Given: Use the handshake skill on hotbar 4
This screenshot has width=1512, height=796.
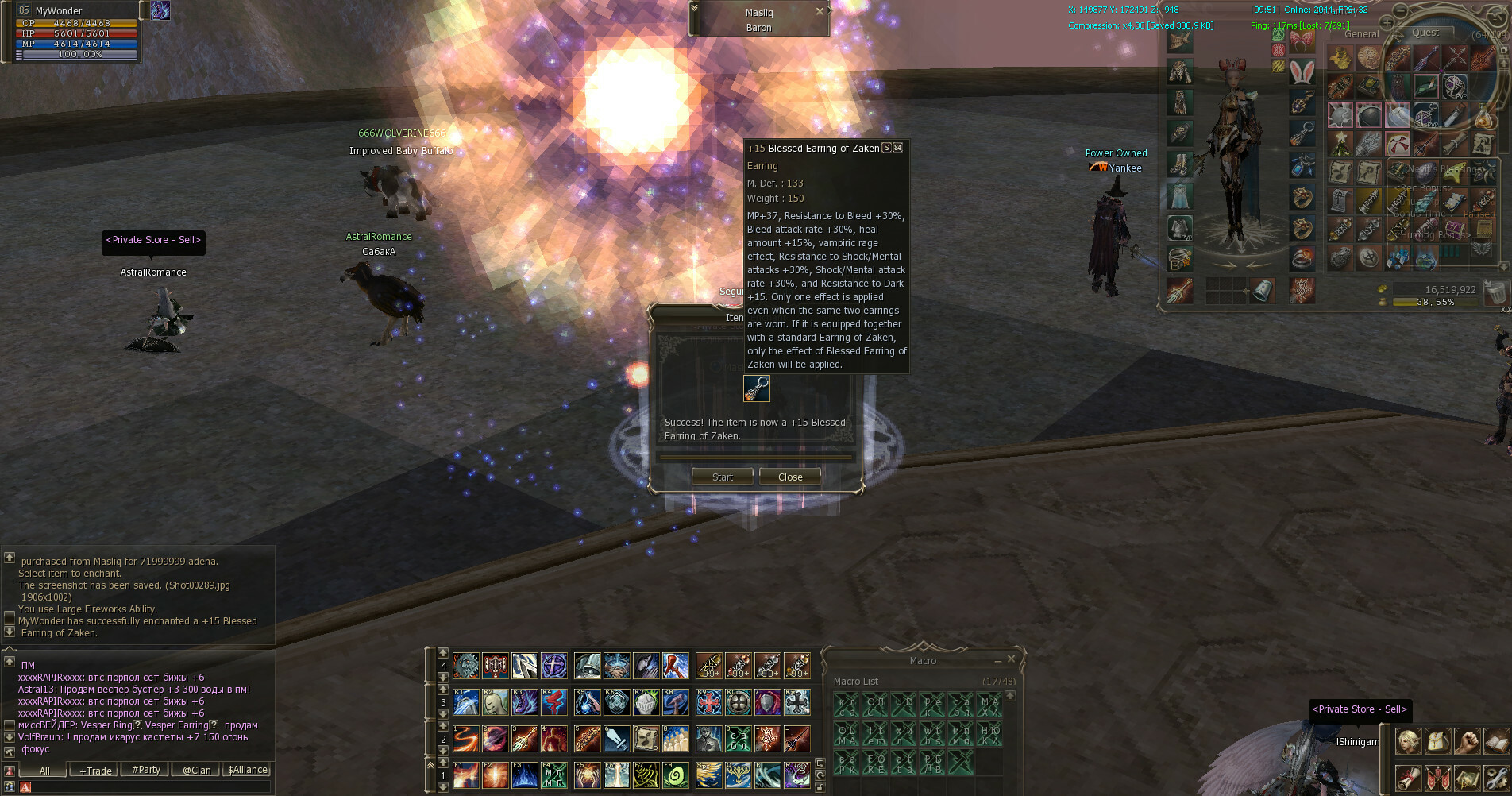Looking at the screenshot, I should (616, 666).
